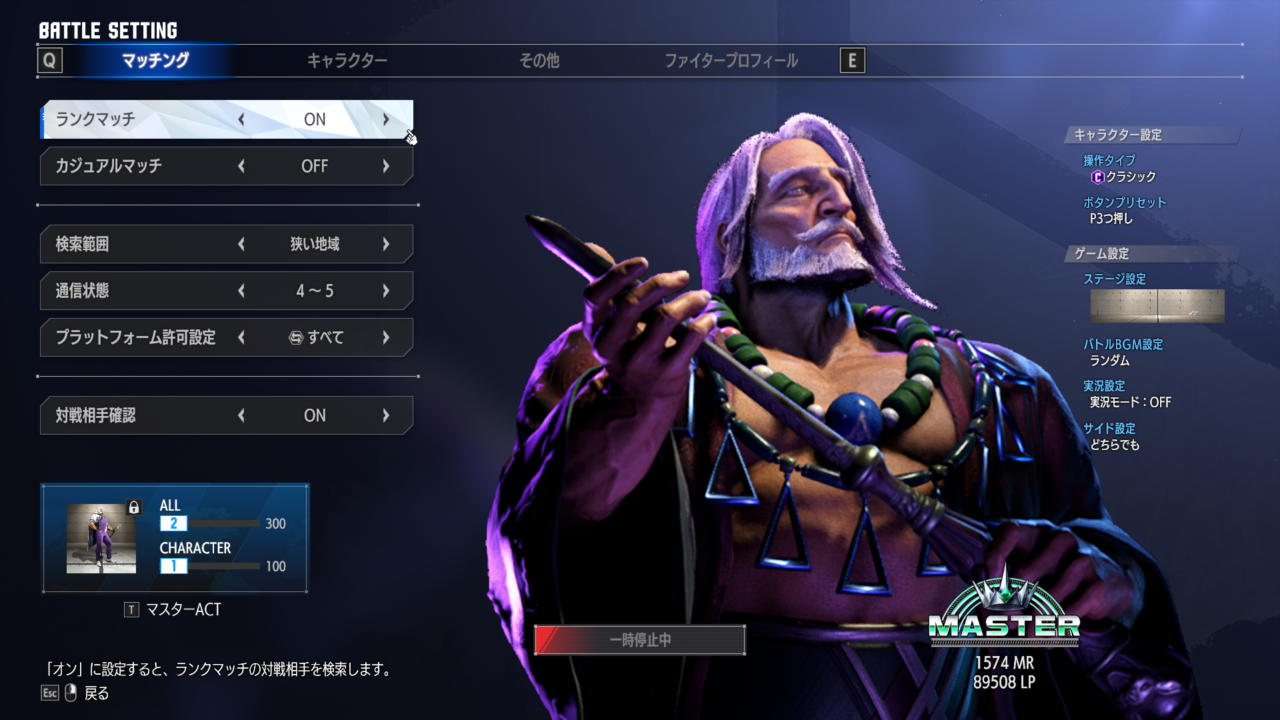Click the 一時停止中 status button
This screenshot has height=720, width=1280.
point(640,640)
